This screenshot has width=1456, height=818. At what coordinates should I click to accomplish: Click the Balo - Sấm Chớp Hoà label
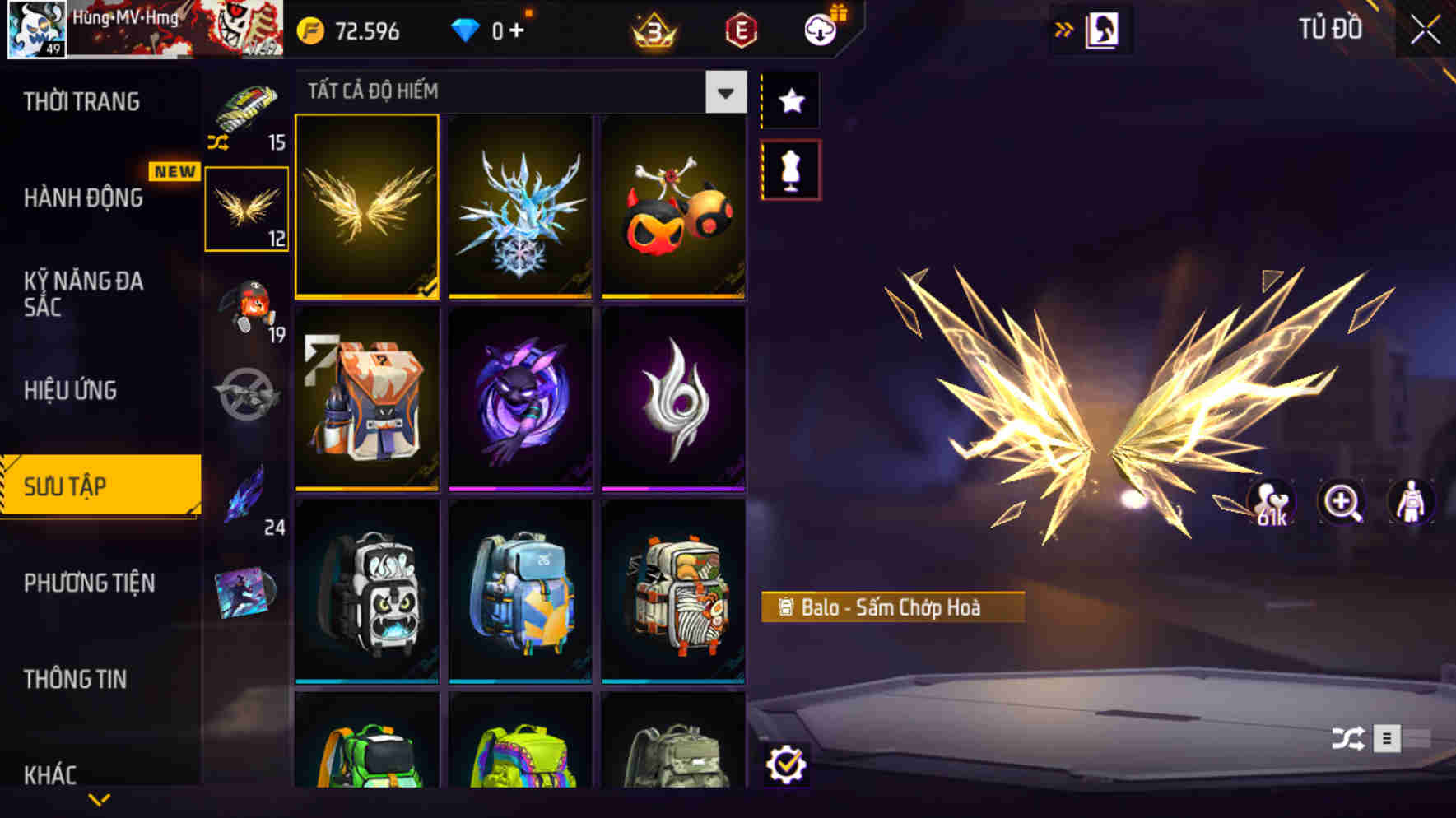893,607
